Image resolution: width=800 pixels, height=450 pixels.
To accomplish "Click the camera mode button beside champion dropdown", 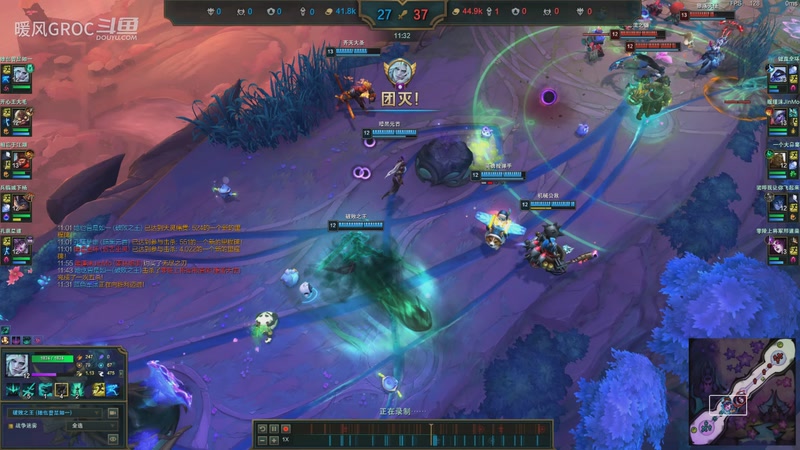I will coord(113,411).
